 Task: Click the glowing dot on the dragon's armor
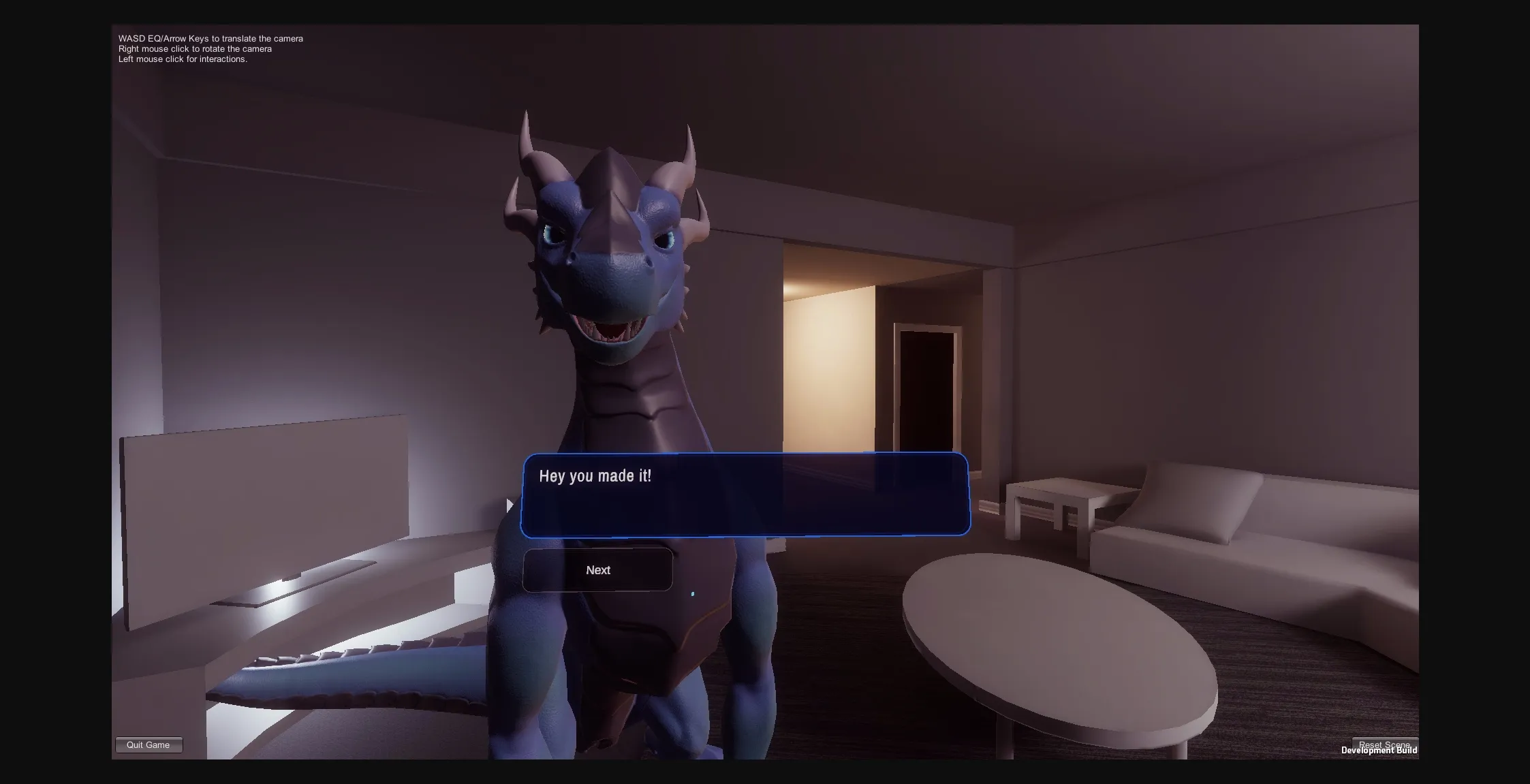pyautogui.click(x=692, y=593)
